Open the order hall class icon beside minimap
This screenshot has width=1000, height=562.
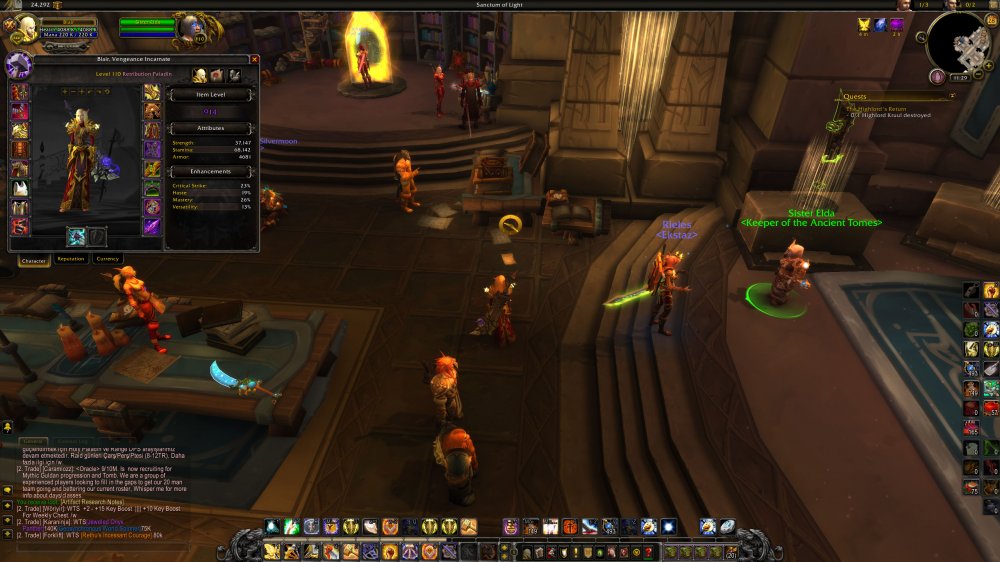tap(937, 76)
